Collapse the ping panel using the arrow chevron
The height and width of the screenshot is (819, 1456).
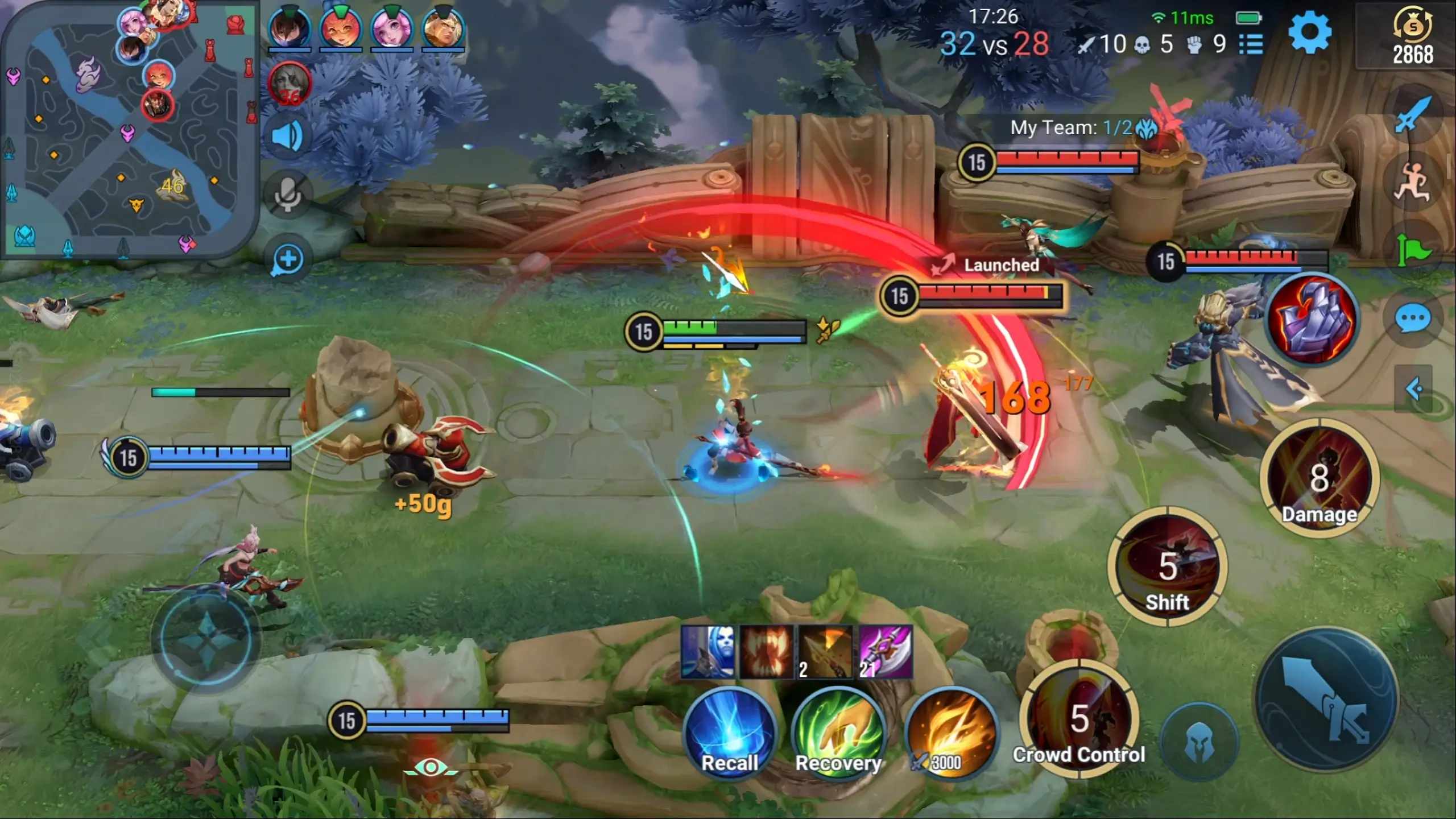(x=1413, y=390)
